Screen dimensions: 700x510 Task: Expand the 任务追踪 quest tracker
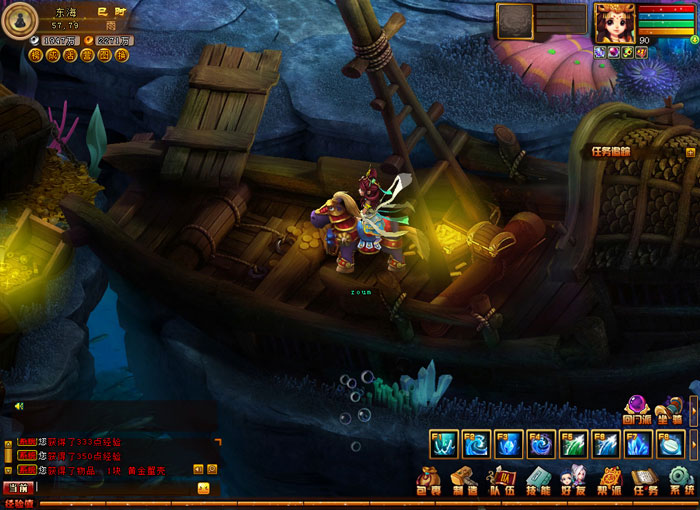pos(690,152)
